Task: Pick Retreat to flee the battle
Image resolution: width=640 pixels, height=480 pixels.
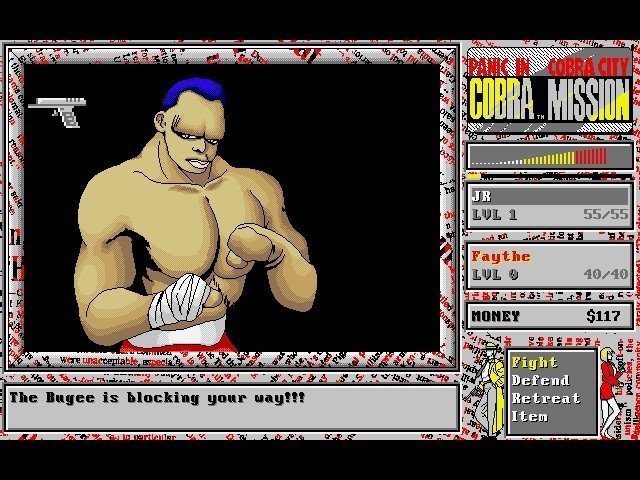Action: pyautogui.click(x=545, y=398)
